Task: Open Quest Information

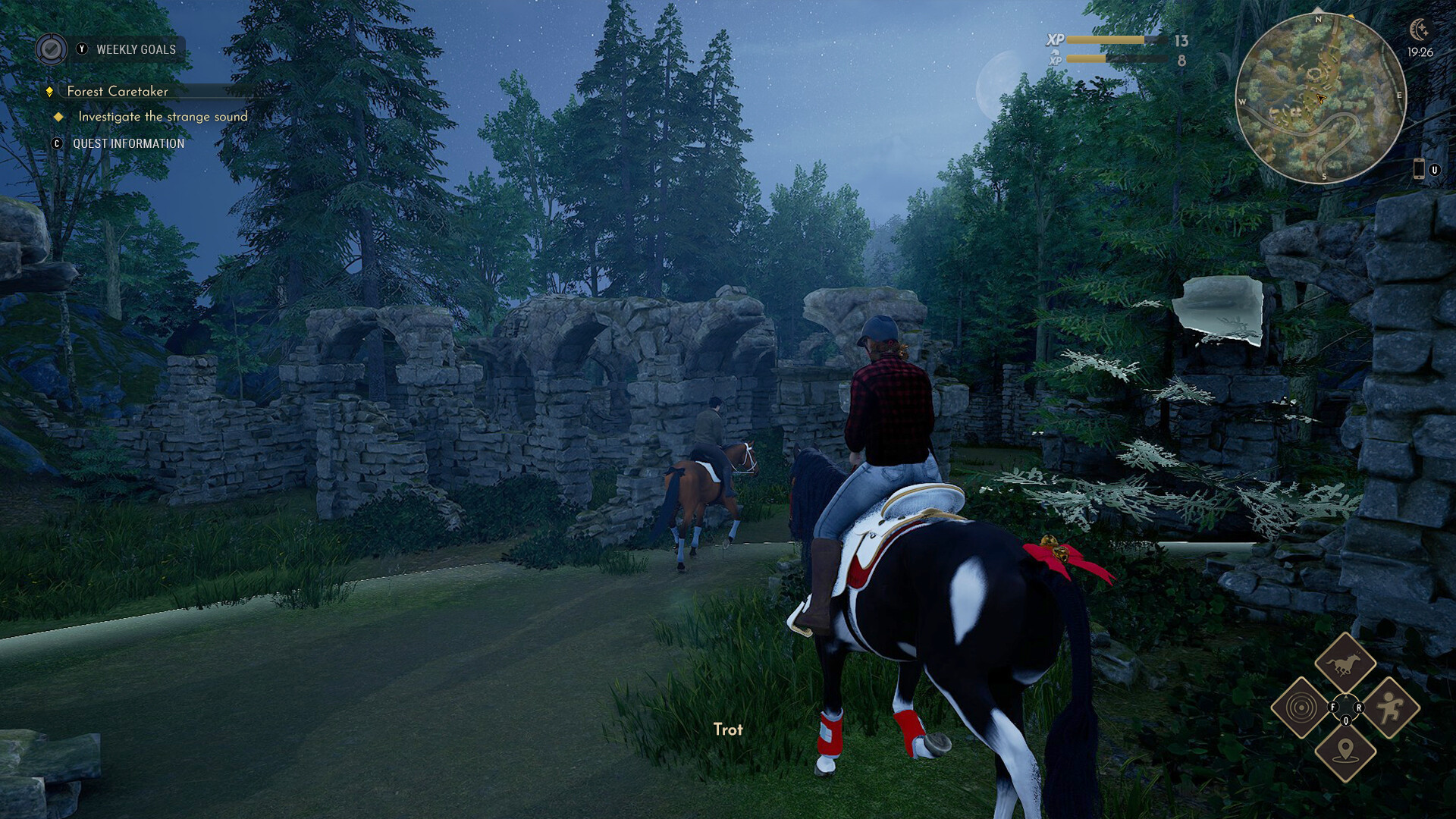Action: [128, 143]
